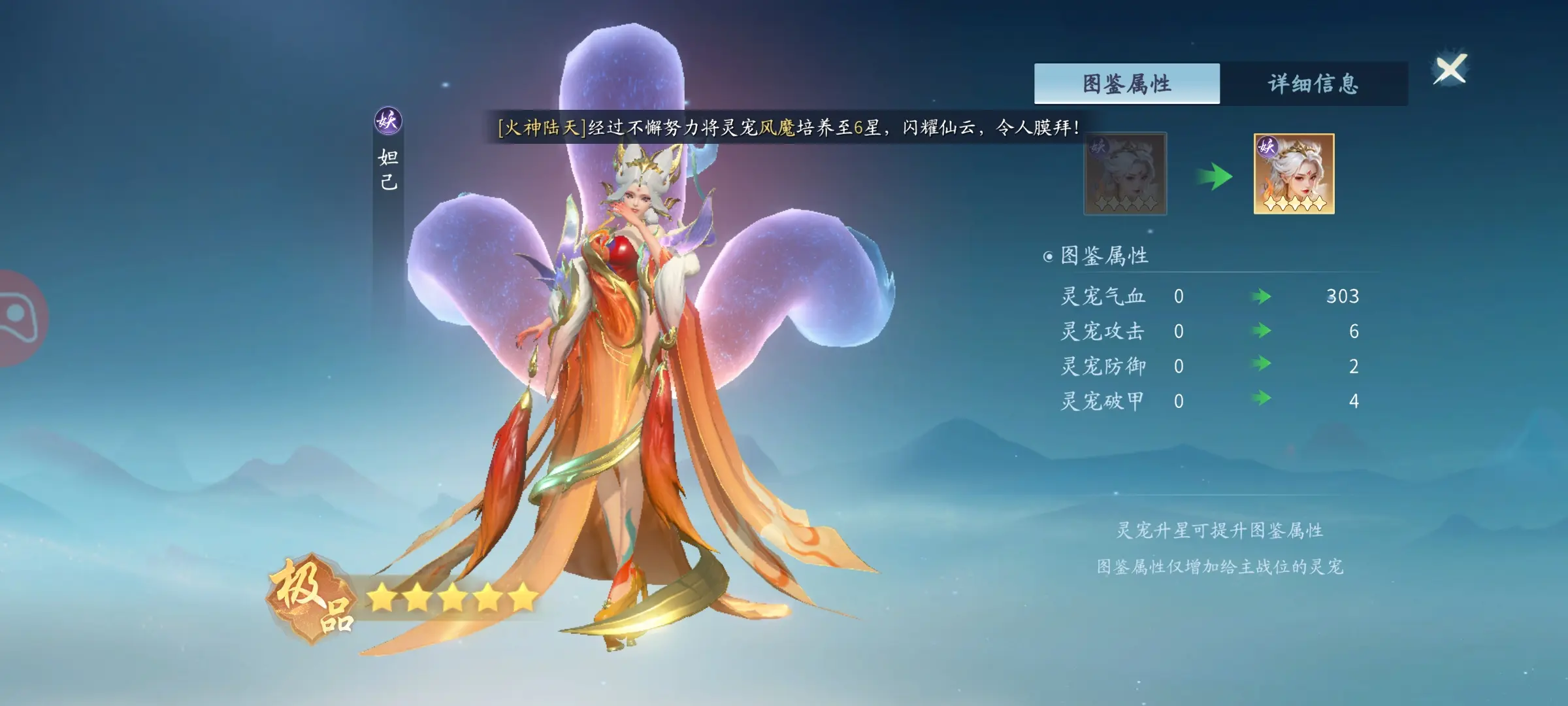Toggle the 图鉴属性 section radio marker

(x=1050, y=256)
